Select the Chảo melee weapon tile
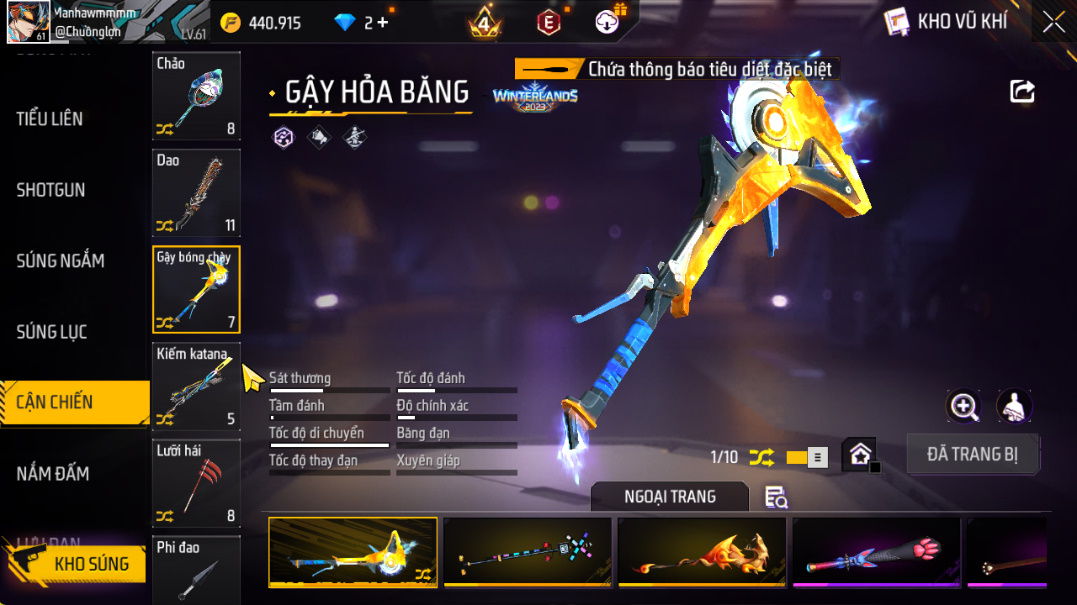The image size is (1077, 605). click(x=196, y=95)
